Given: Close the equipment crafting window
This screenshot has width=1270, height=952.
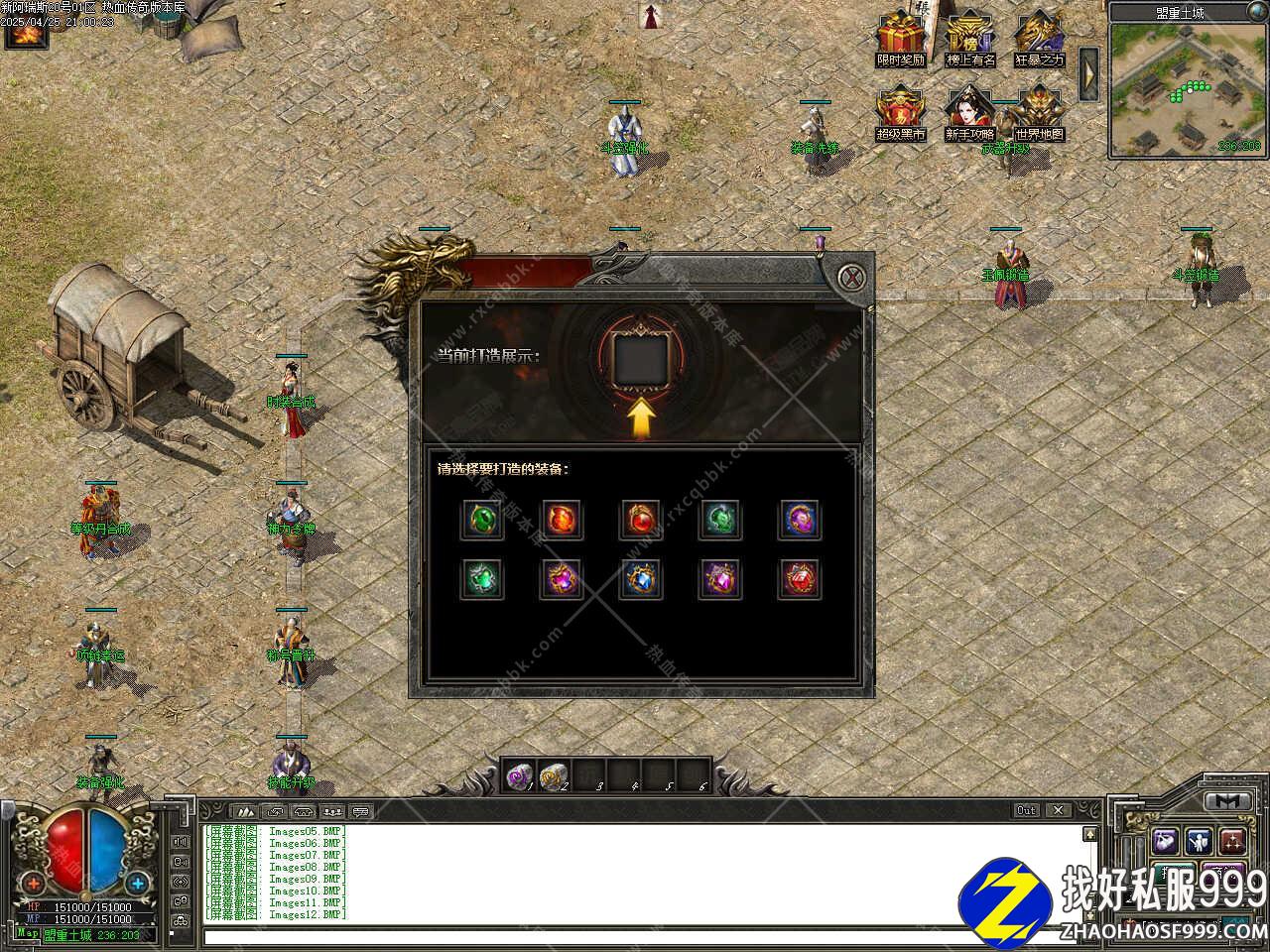Looking at the screenshot, I should (x=853, y=276).
